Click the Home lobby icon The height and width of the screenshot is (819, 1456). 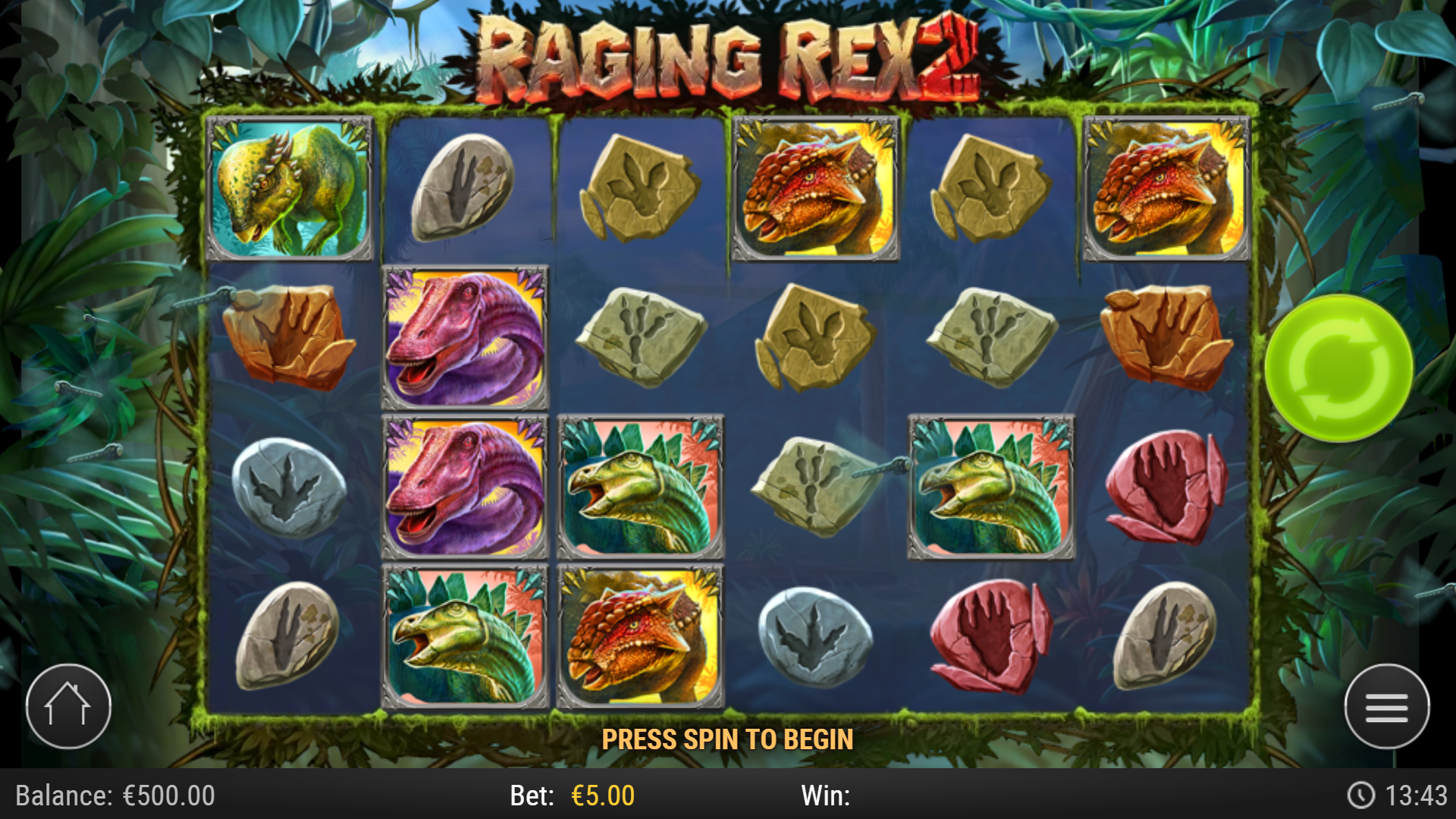[68, 706]
